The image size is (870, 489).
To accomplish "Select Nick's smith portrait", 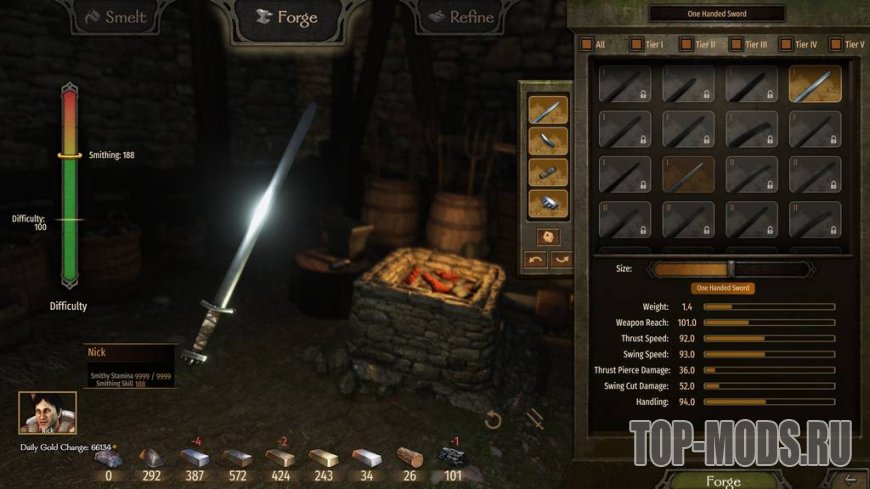I will point(47,412).
